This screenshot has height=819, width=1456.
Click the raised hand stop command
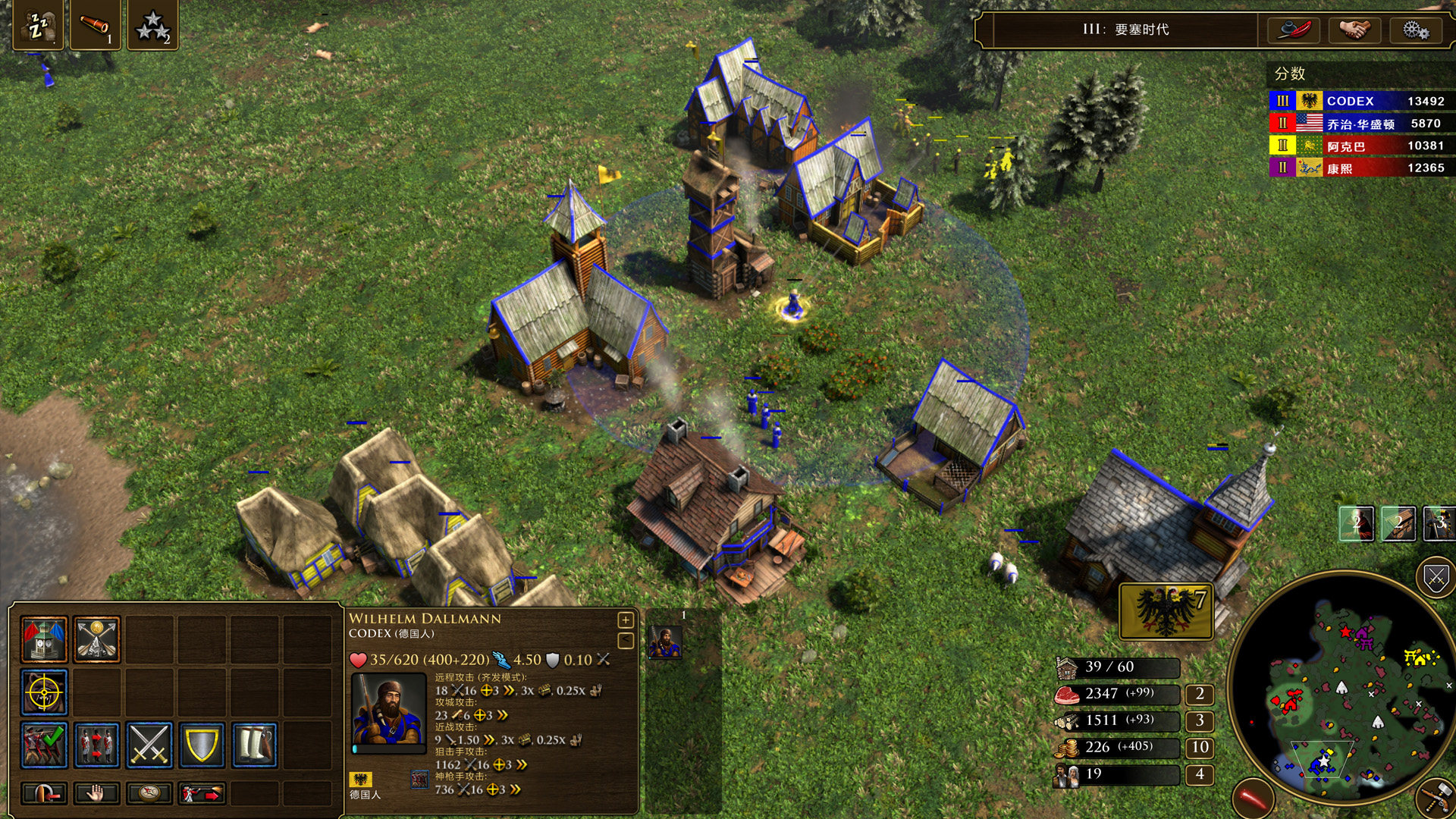click(x=96, y=793)
